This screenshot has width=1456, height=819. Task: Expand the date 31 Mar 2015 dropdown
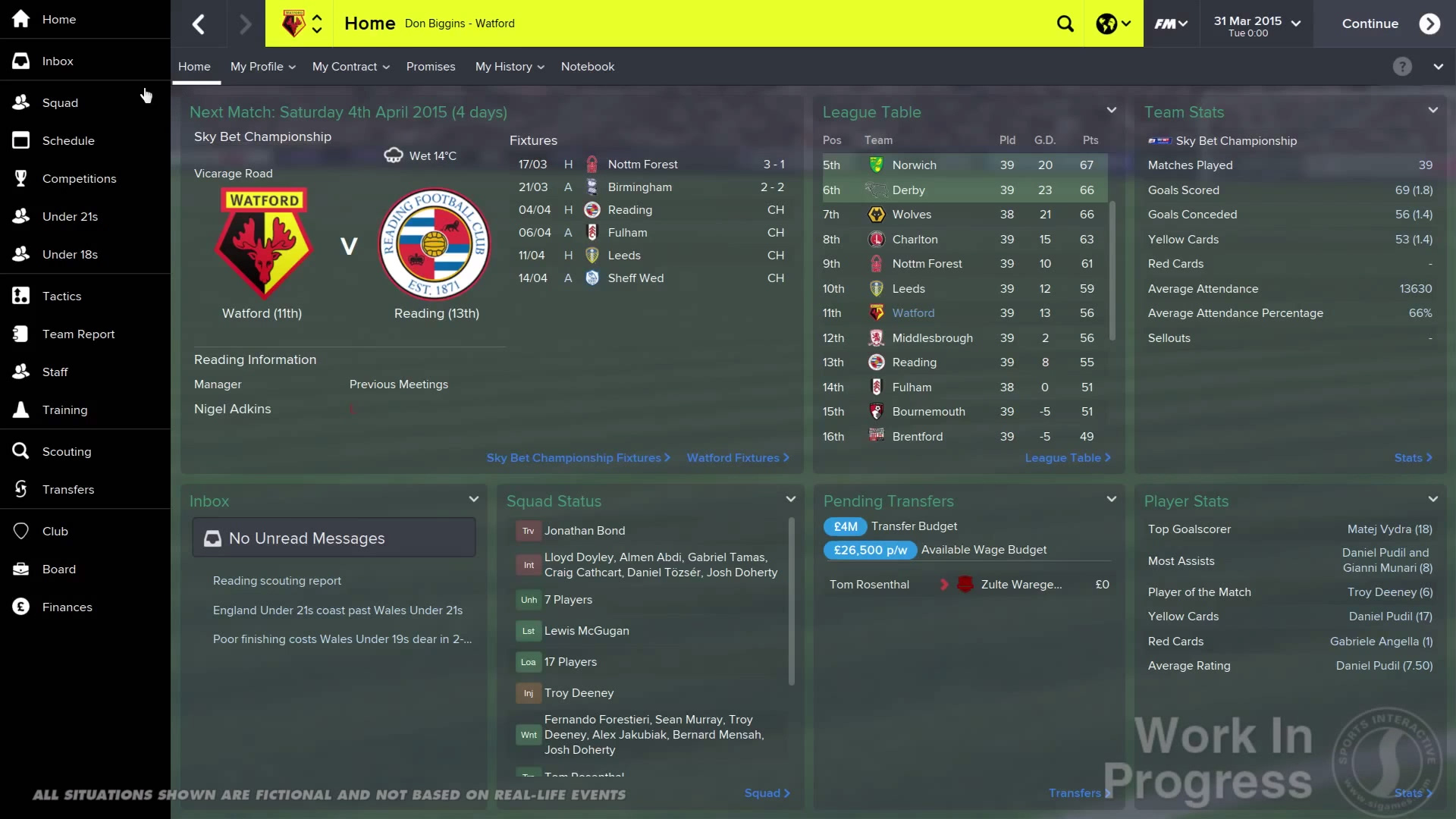click(1257, 24)
